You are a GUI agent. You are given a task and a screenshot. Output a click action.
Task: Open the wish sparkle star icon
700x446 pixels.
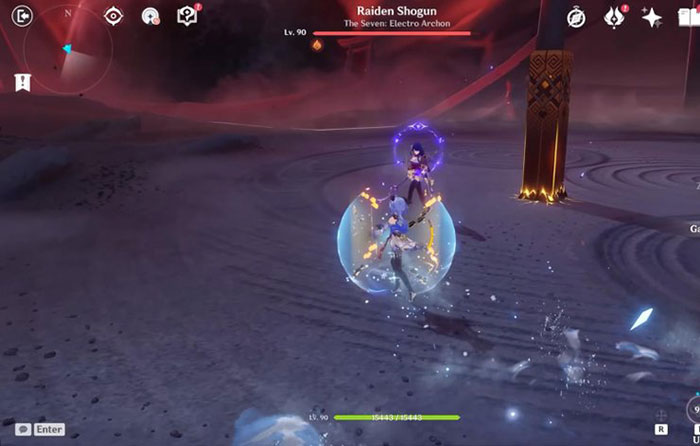652,17
